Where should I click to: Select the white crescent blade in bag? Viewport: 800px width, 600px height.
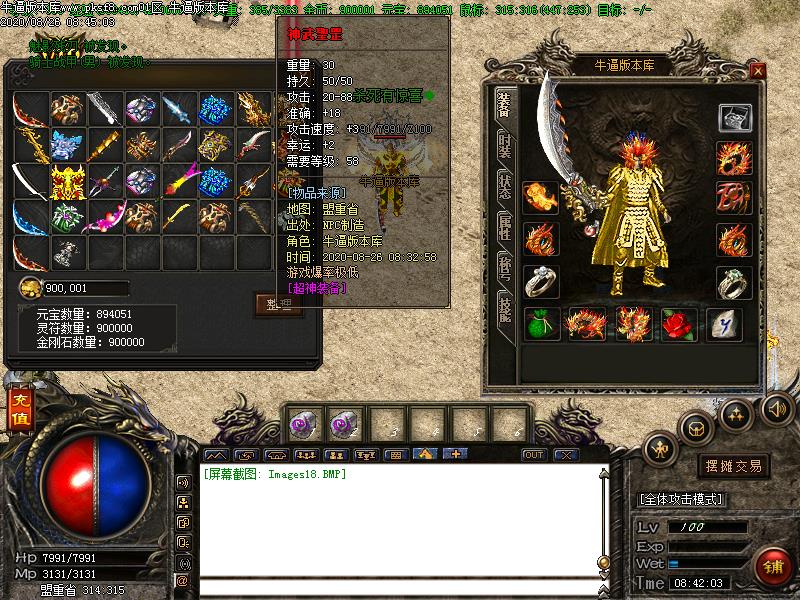[30, 182]
